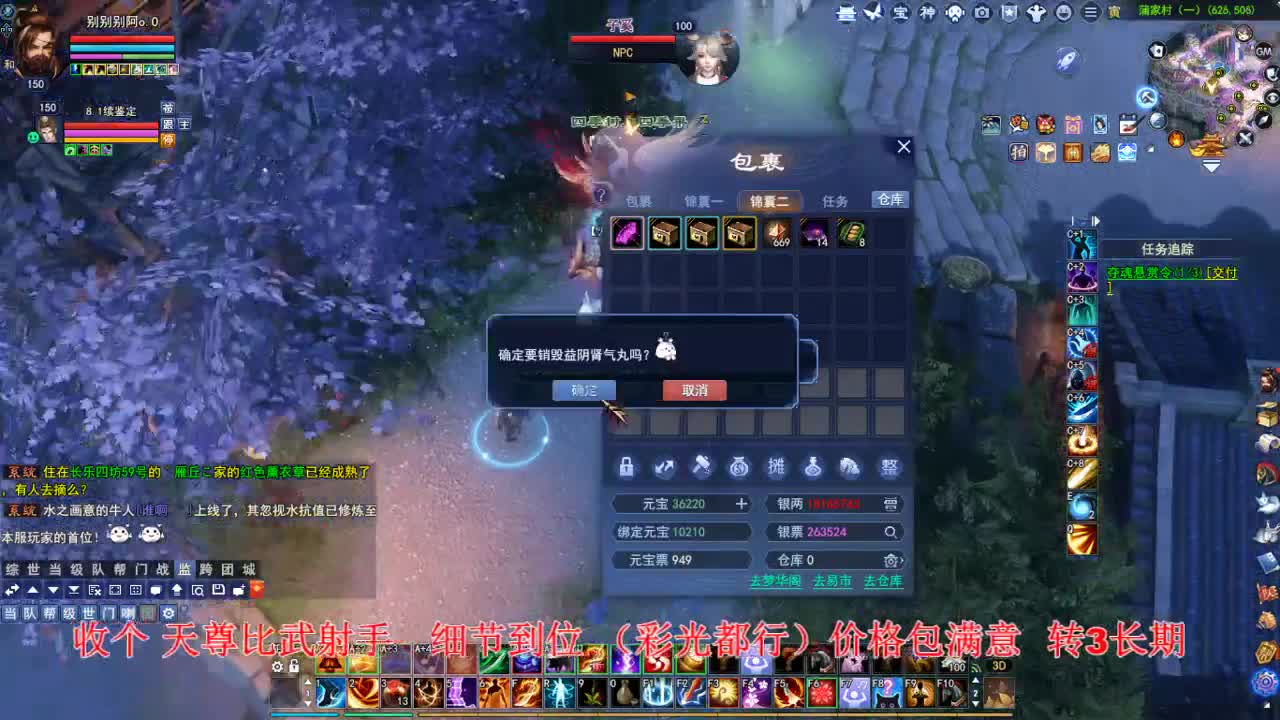This screenshot has width=1280, height=720.
Task: Collapse the buff sidebar with its arrow
Action: [1096, 220]
